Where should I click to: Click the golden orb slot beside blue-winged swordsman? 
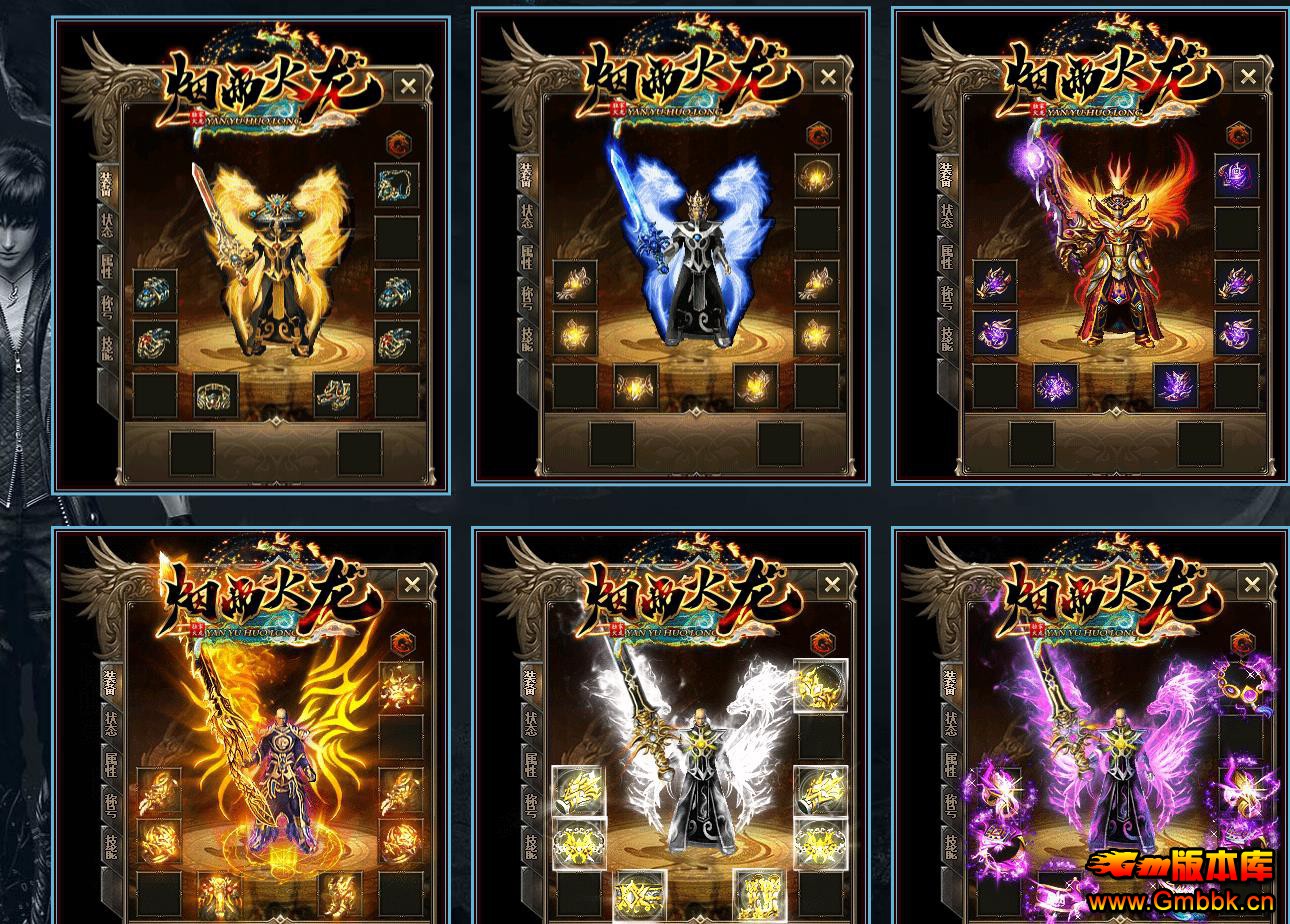coord(816,176)
